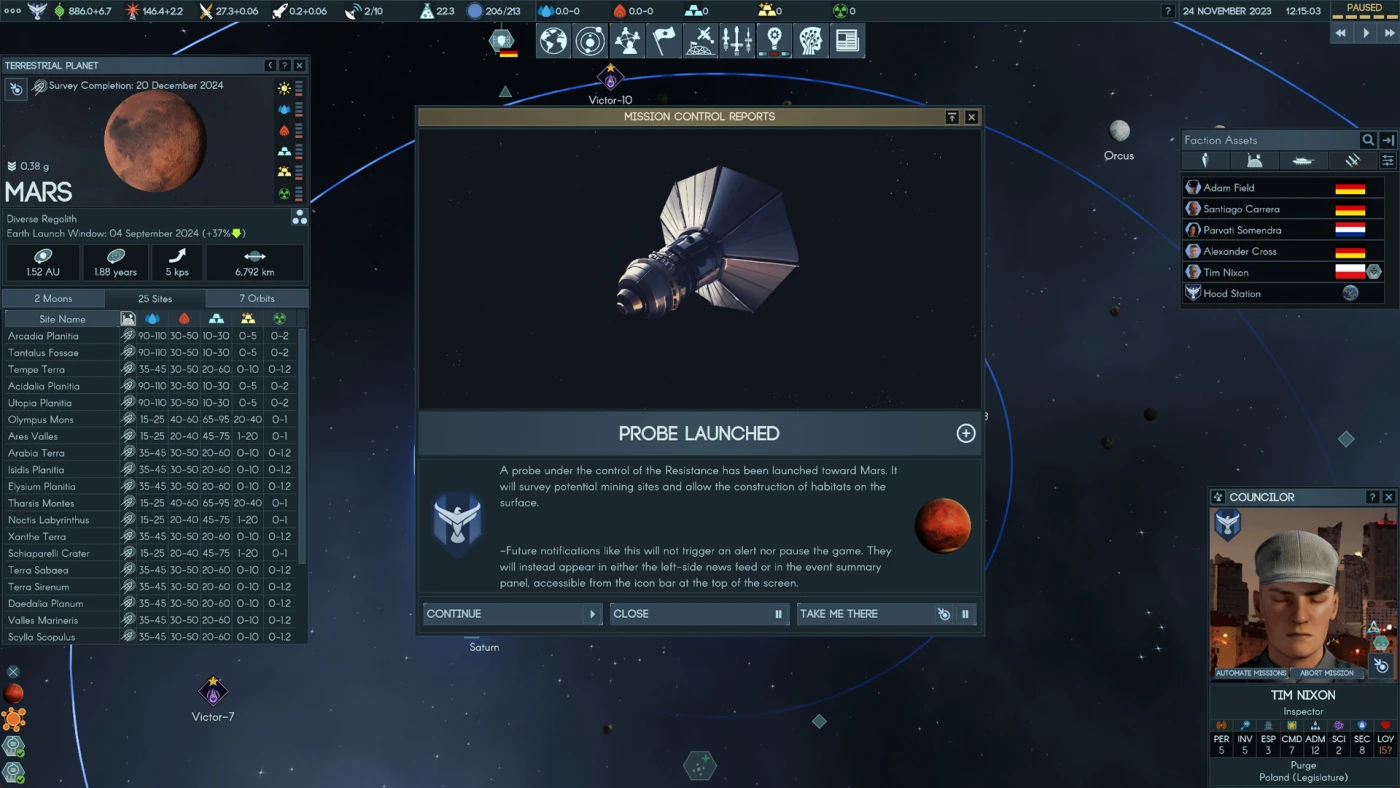Select councilor Adam Field
Image resolution: width=1400 pixels, height=788 pixels.
1228,188
